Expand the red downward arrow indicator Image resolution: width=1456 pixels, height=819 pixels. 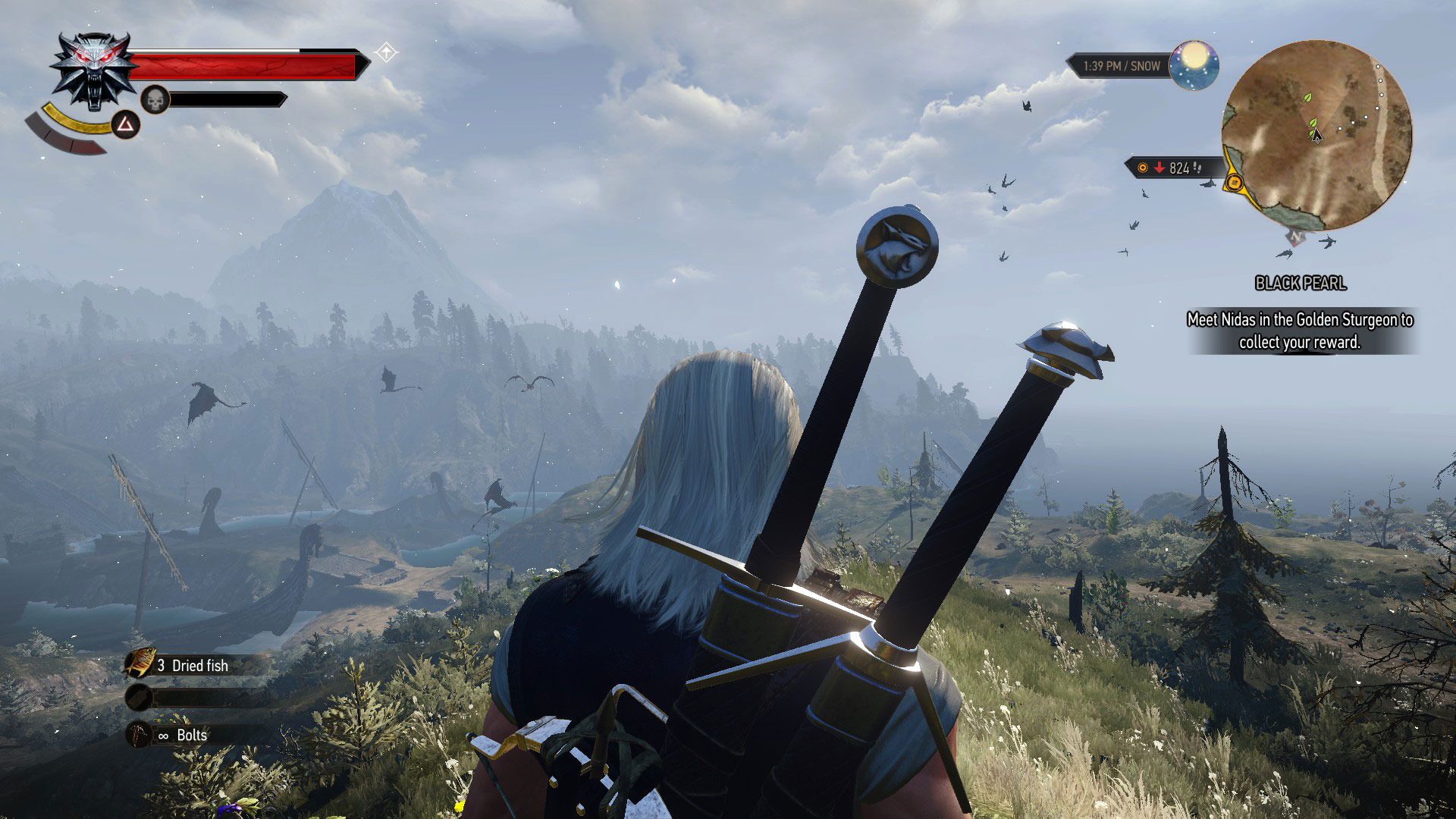pos(1158,168)
